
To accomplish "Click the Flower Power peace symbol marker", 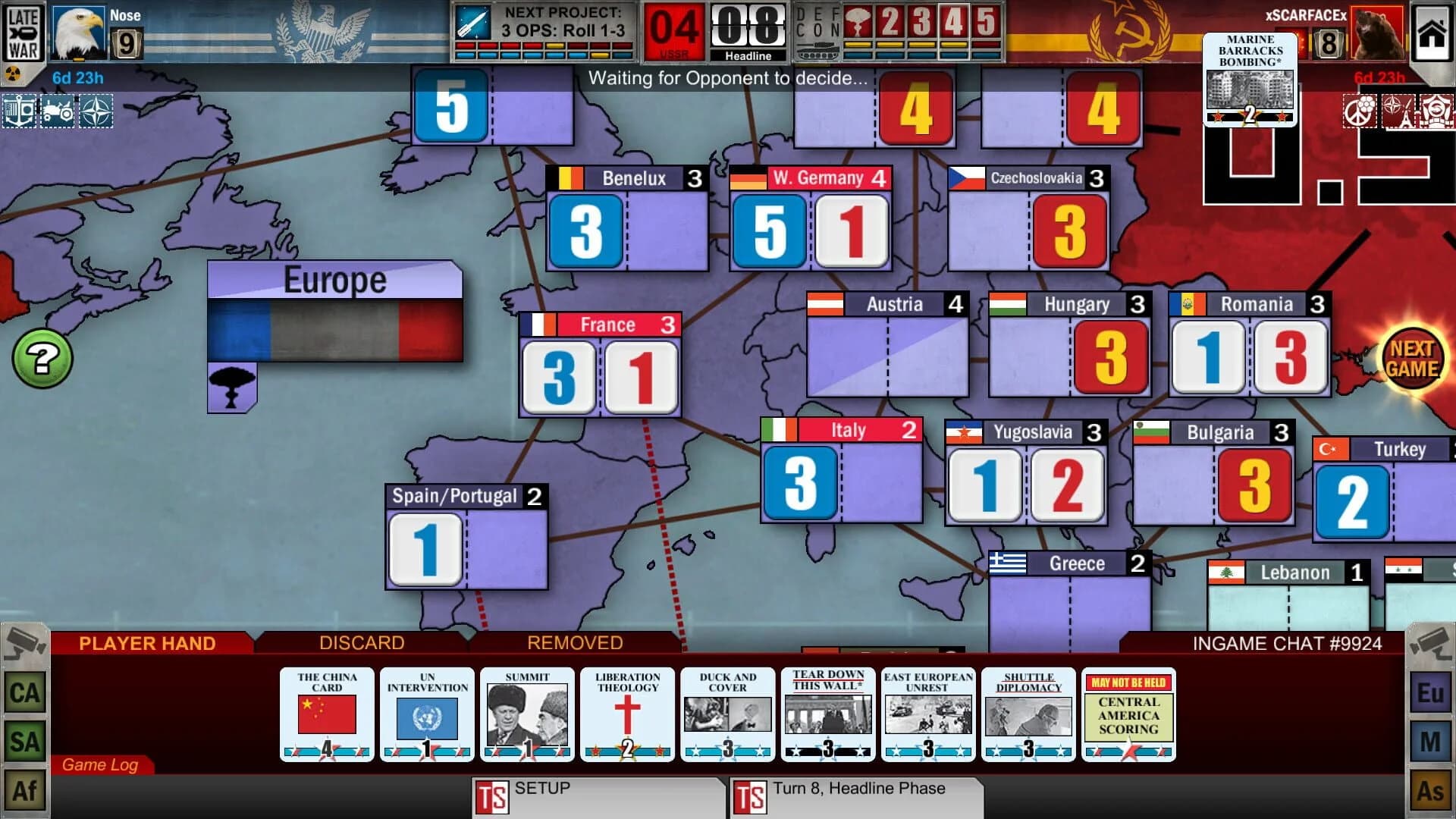I will 1360,111.
